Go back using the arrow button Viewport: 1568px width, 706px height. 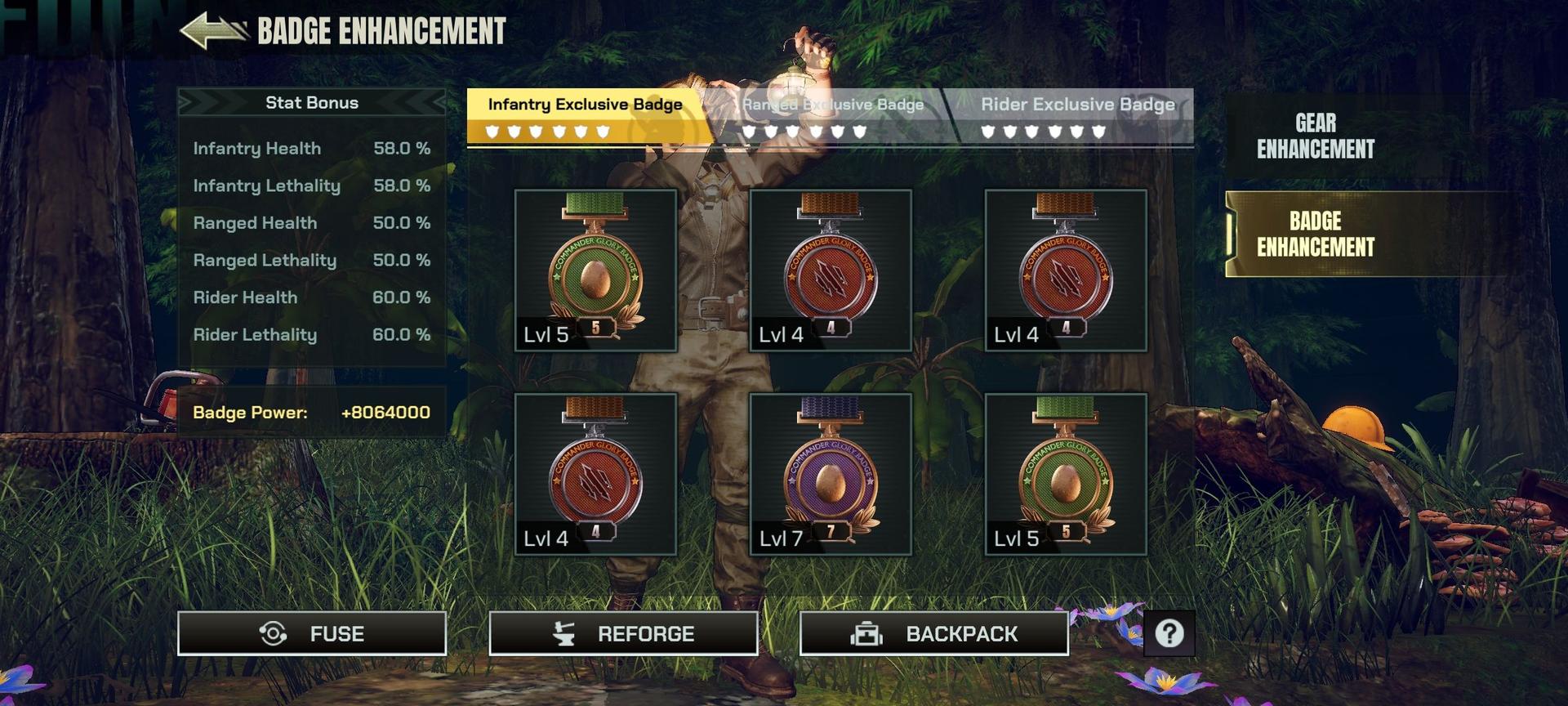click(x=214, y=31)
